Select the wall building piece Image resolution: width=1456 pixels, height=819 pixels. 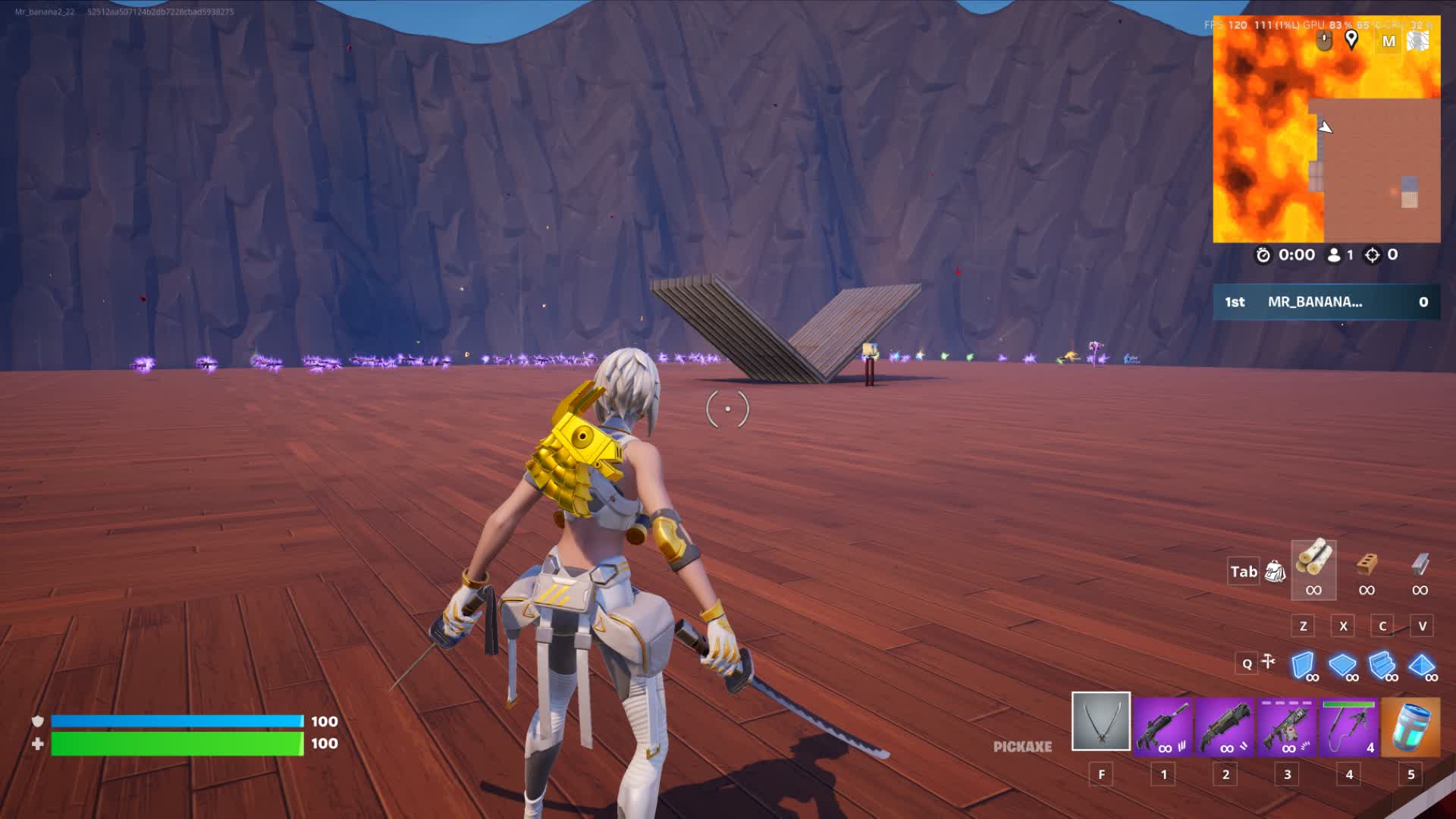coord(1303,666)
